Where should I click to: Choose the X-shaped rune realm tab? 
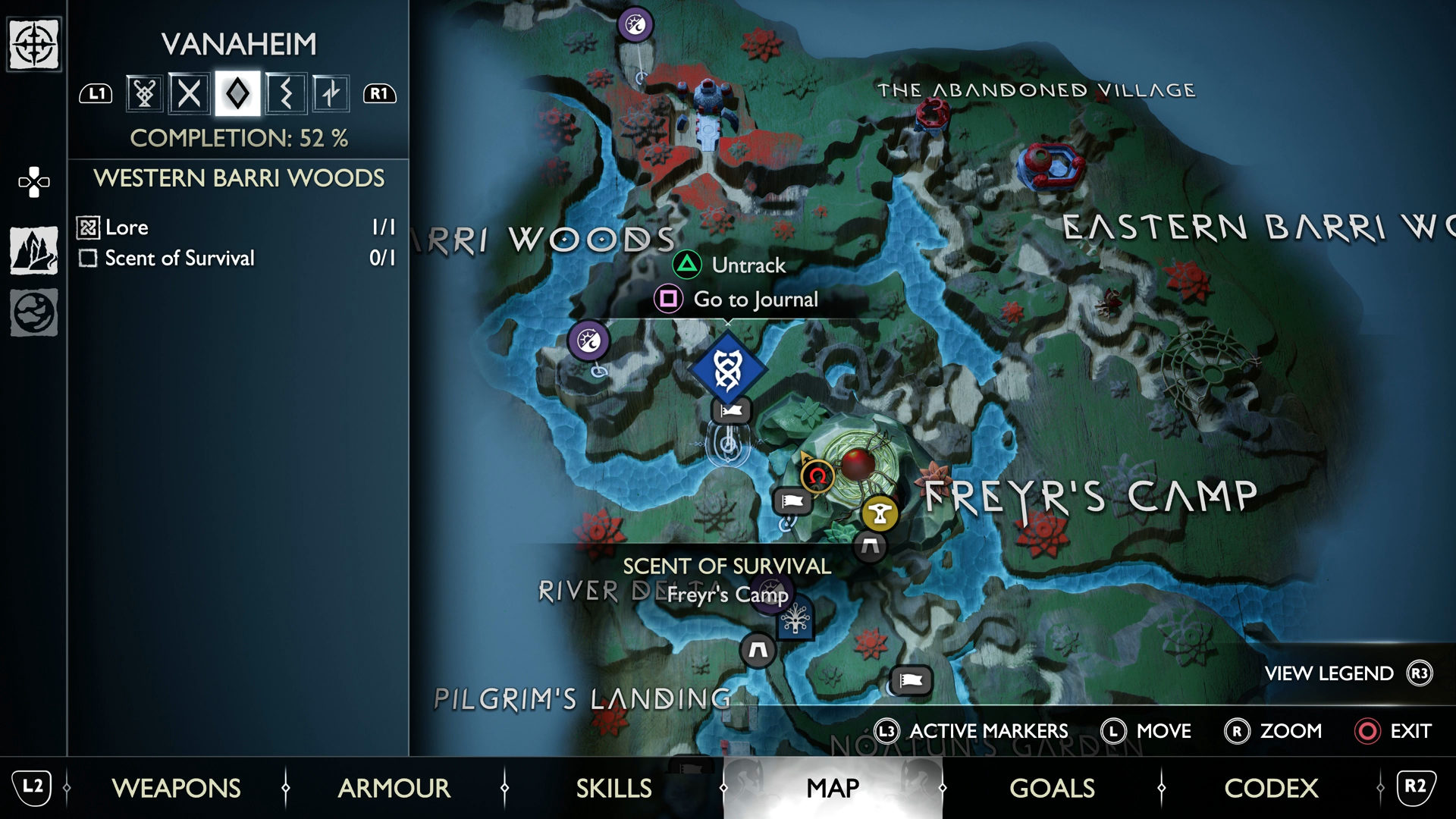point(190,94)
